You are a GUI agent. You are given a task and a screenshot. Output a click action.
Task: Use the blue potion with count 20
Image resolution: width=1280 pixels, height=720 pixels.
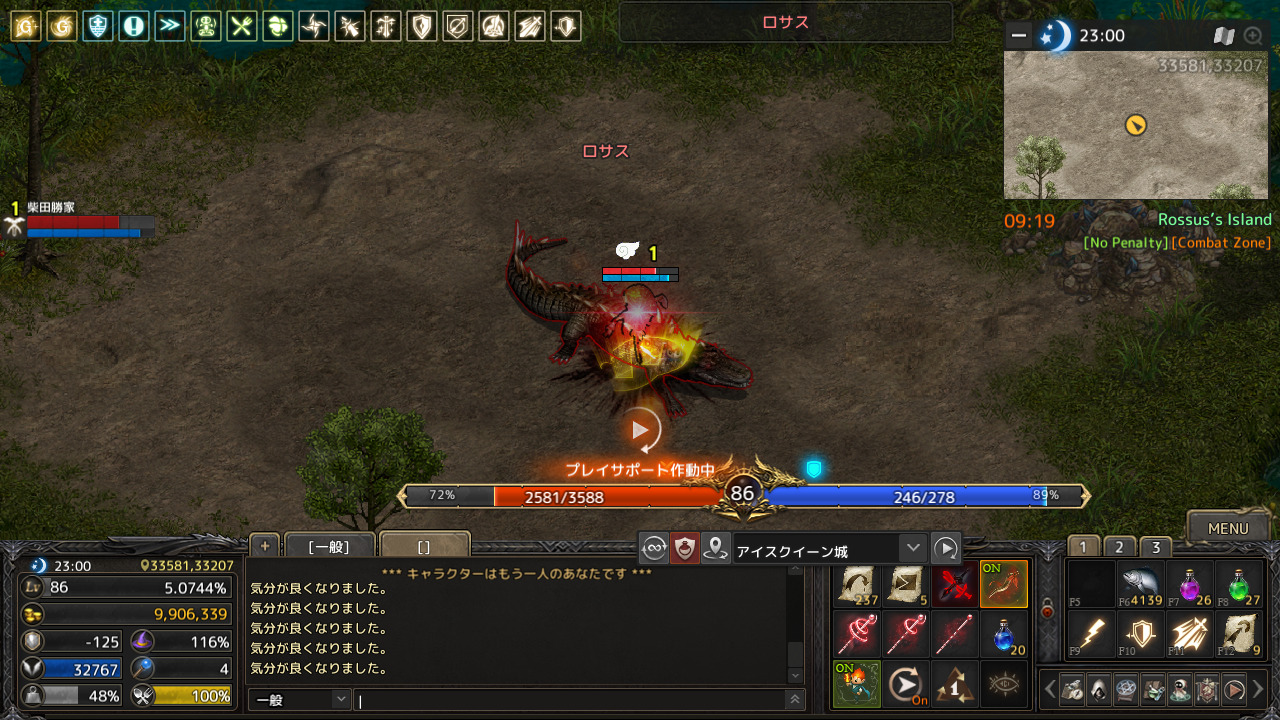pyautogui.click(x=1003, y=634)
